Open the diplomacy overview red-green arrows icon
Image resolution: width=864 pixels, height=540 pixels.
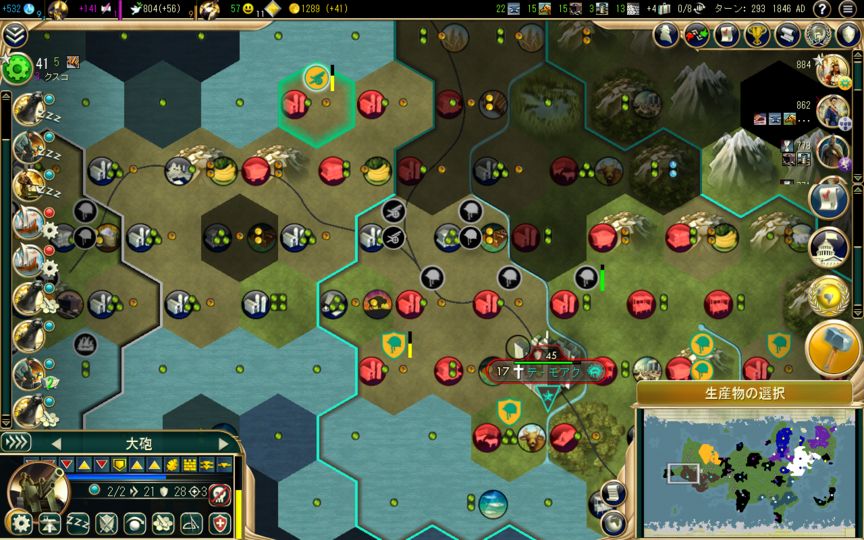696,36
